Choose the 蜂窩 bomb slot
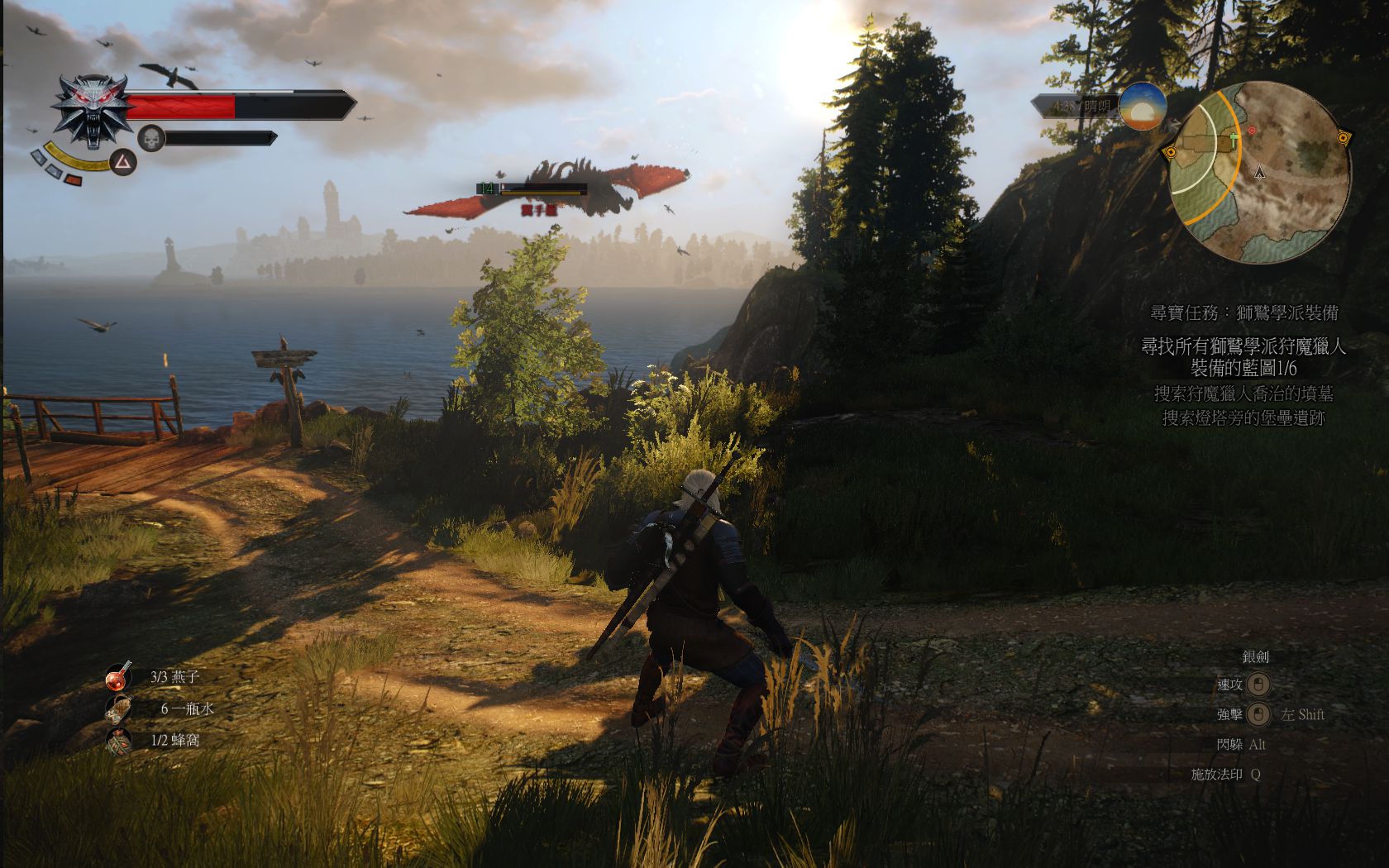The width and height of the screenshot is (1389, 868). (119, 741)
